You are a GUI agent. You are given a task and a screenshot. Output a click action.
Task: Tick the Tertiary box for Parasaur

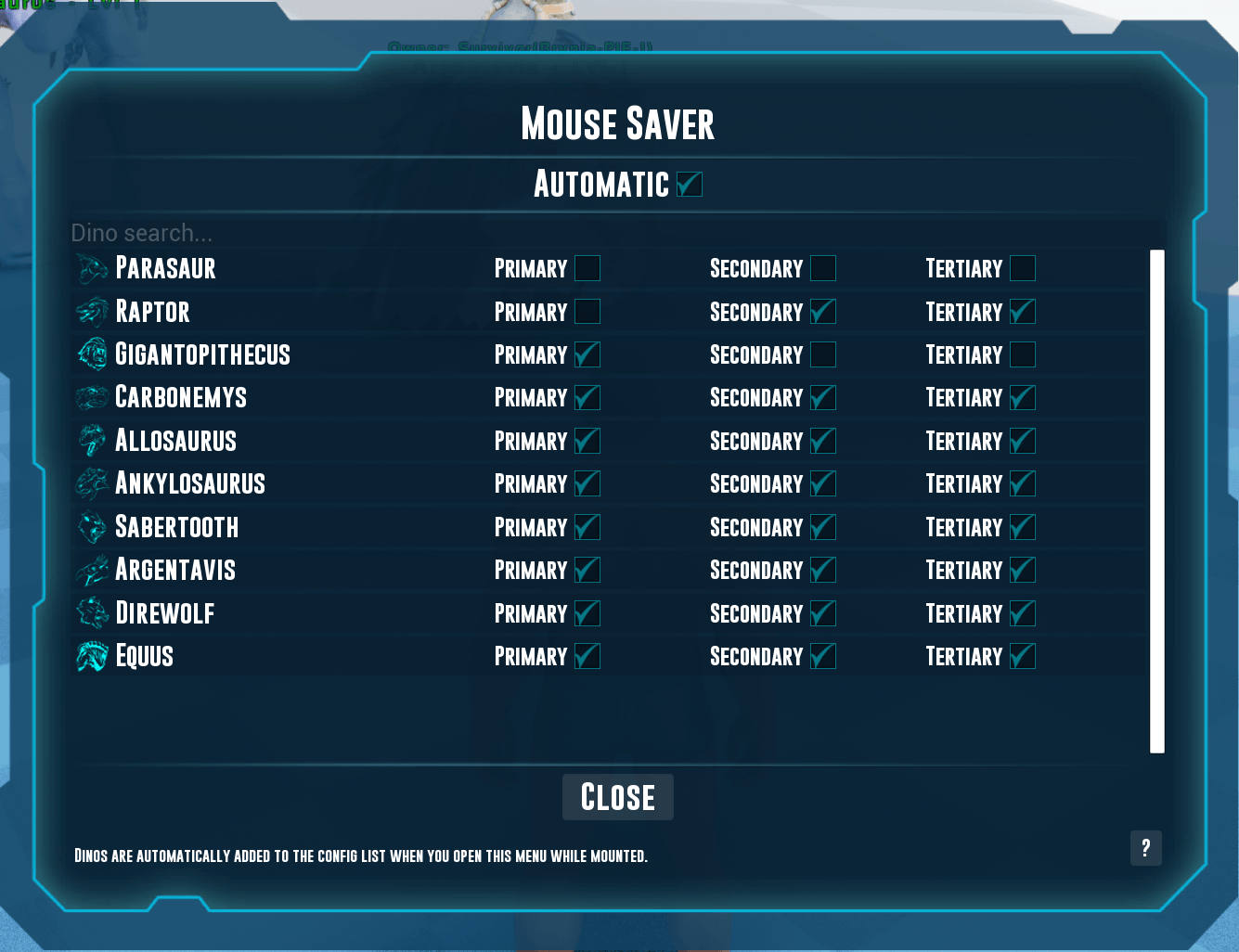(x=1022, y=268)
